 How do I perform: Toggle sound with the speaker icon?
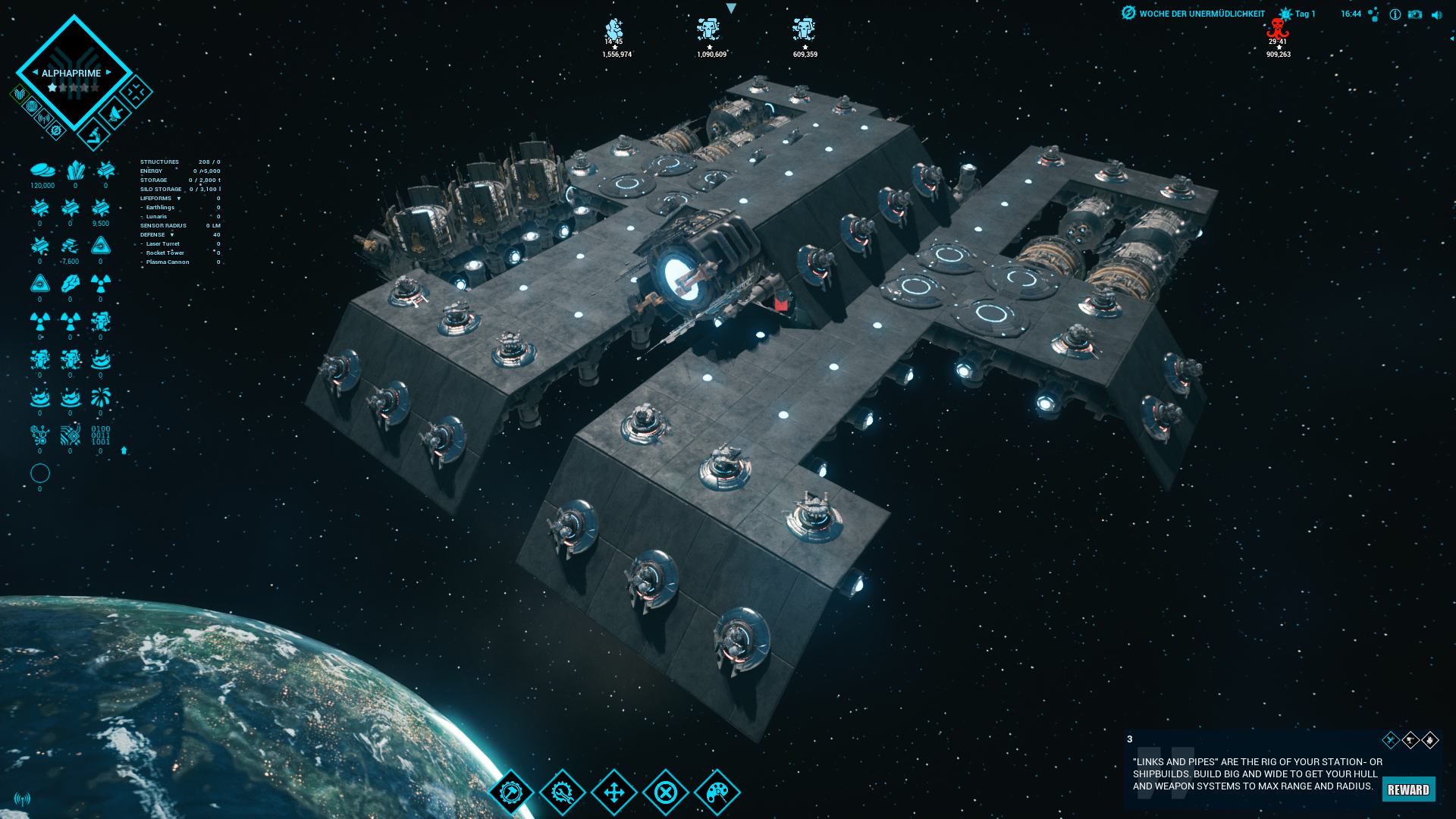[1436, 14]
